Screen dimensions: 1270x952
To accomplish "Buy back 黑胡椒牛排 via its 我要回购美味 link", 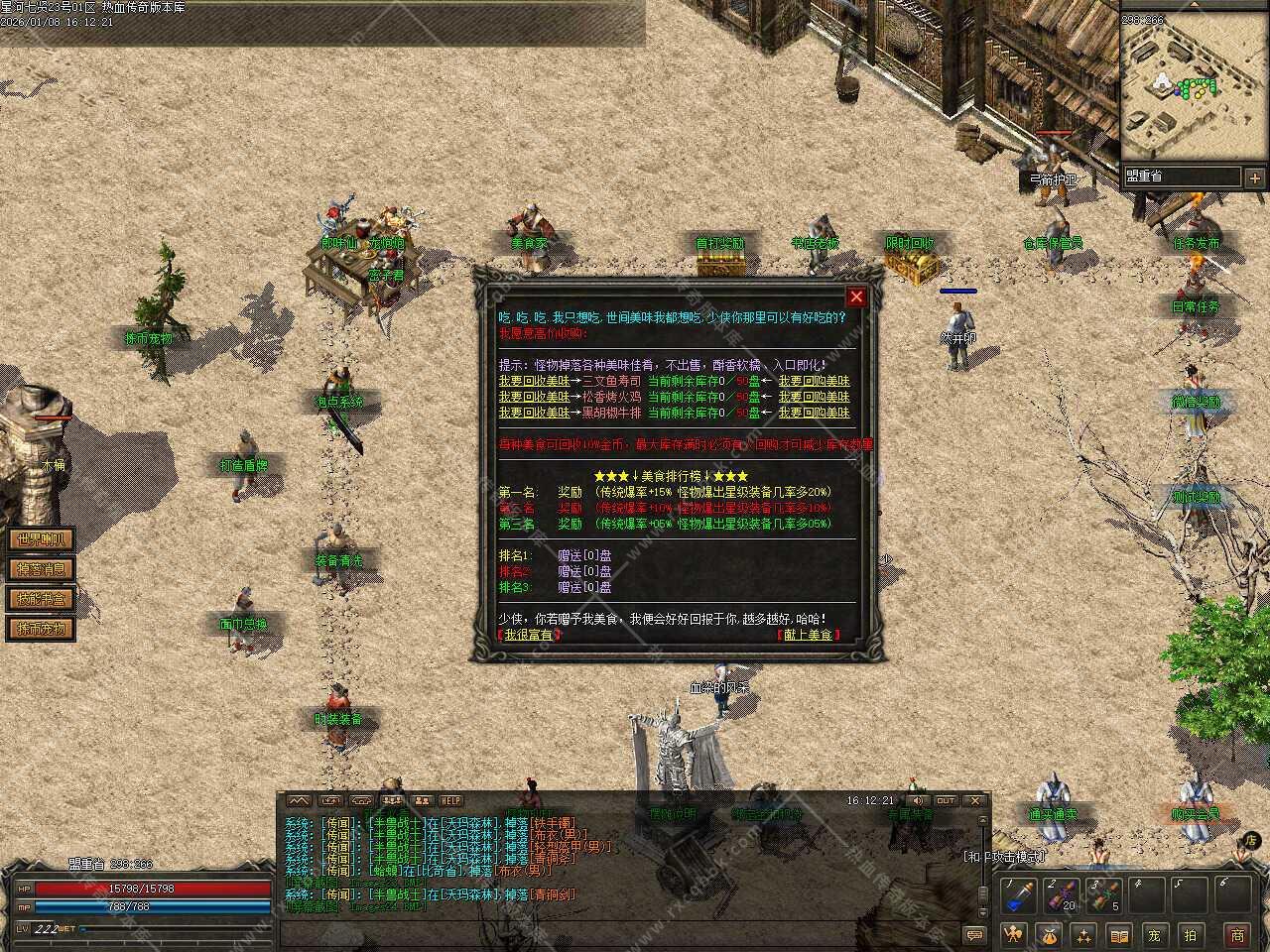I will [x=814, y=413].
